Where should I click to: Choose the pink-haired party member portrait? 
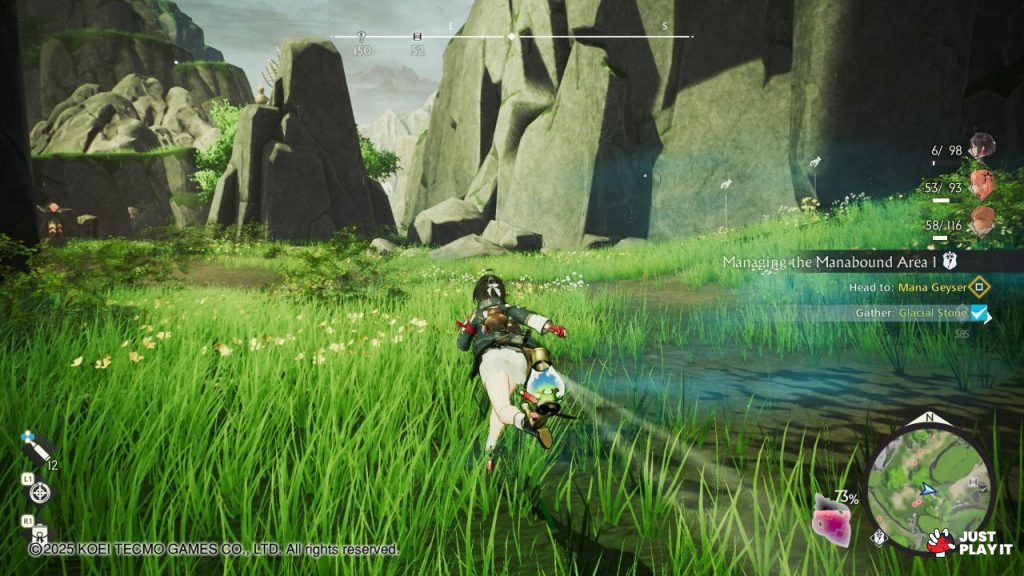point(982,185)
